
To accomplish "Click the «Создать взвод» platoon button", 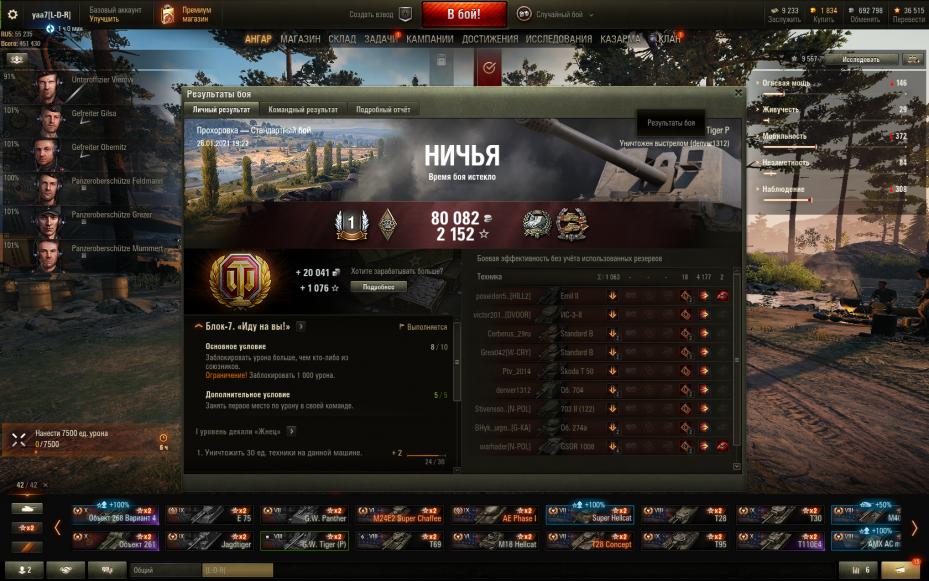I will [x=381, y=15].
